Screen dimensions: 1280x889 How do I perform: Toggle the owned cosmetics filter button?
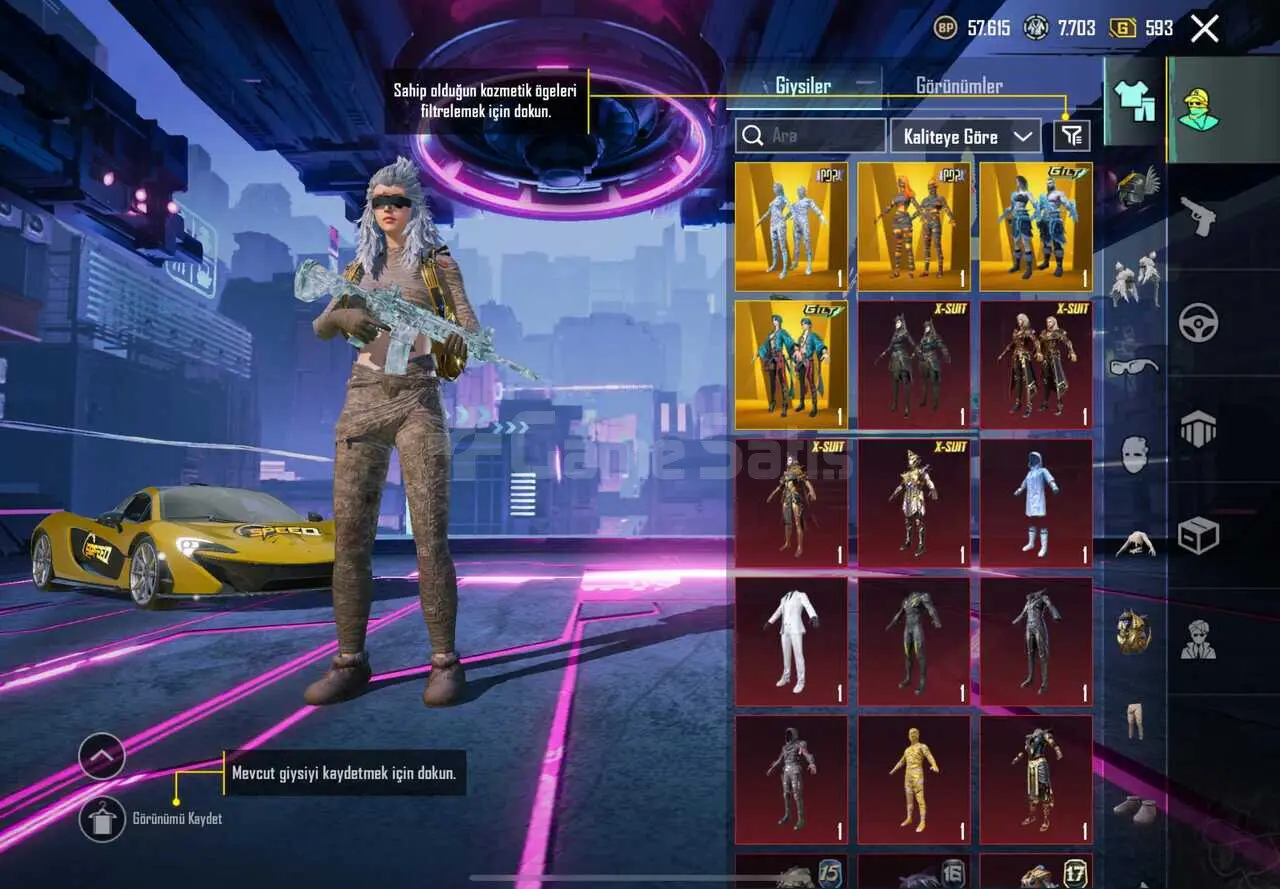click(x=1071, y=136)
